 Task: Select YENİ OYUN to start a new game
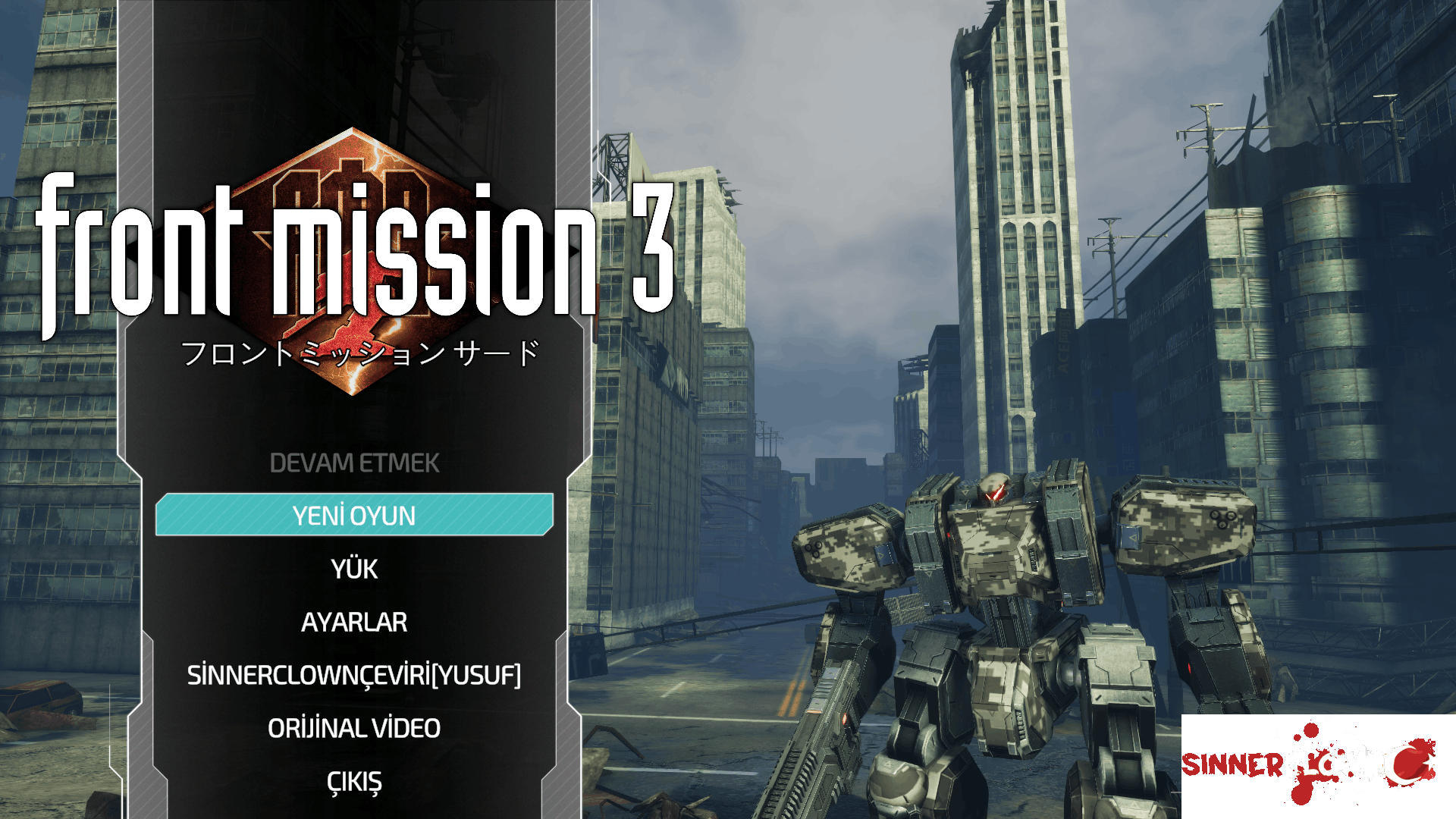click(x=353, y=515)
